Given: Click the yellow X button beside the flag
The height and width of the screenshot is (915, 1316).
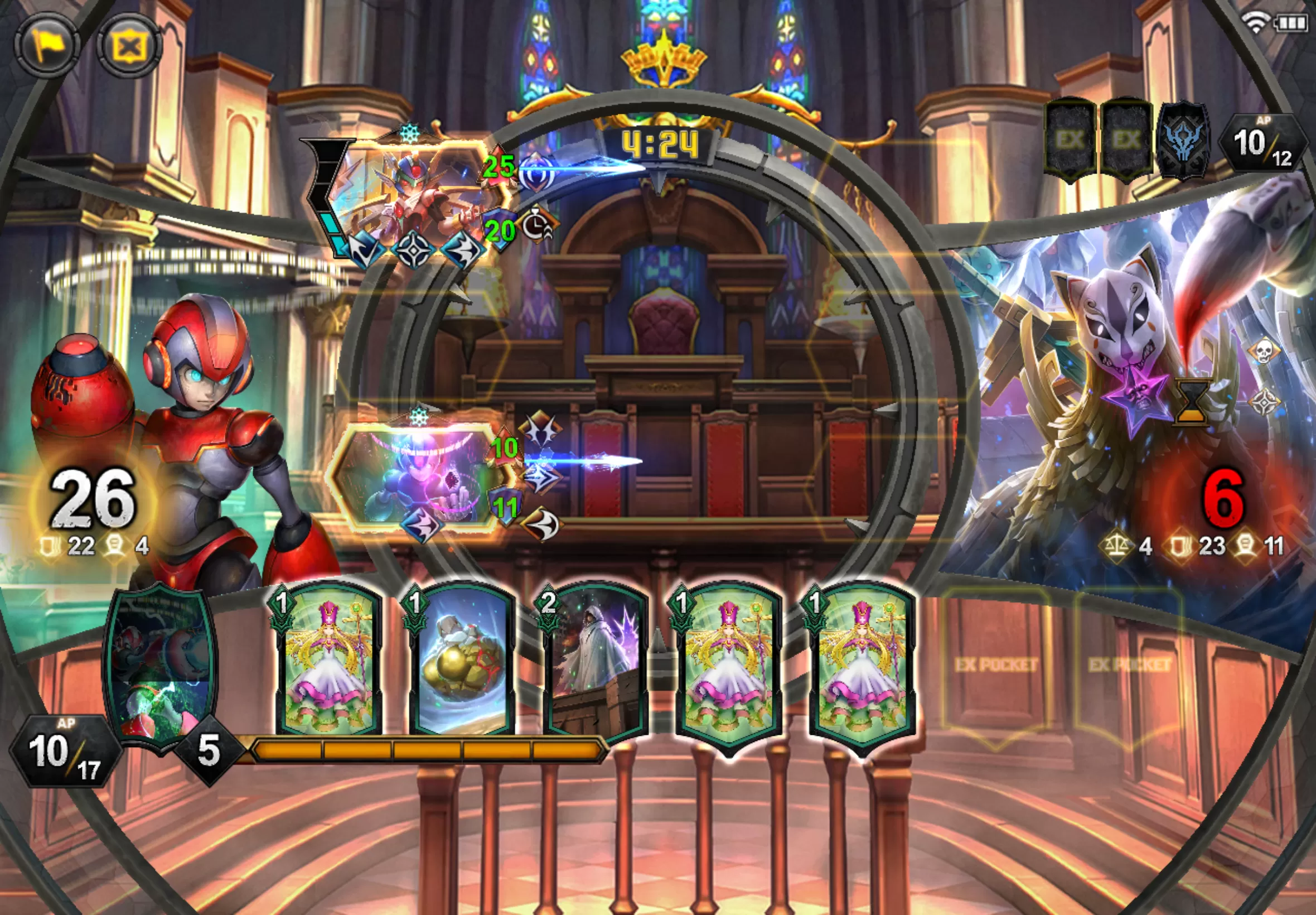Looking at the screenshot, I should point(129,46).
